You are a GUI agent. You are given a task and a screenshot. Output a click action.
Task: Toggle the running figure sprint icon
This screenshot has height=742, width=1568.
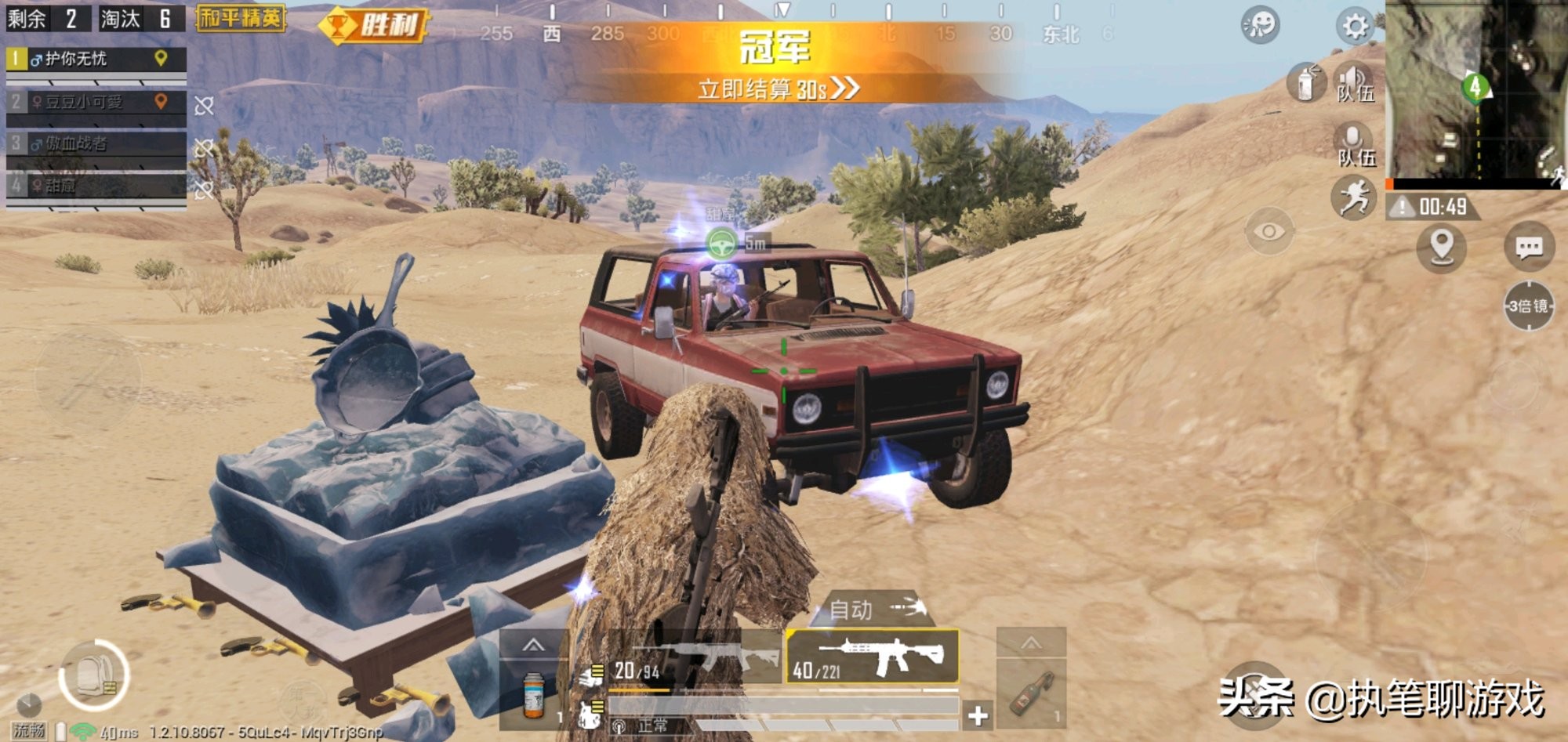[1354, 197]
